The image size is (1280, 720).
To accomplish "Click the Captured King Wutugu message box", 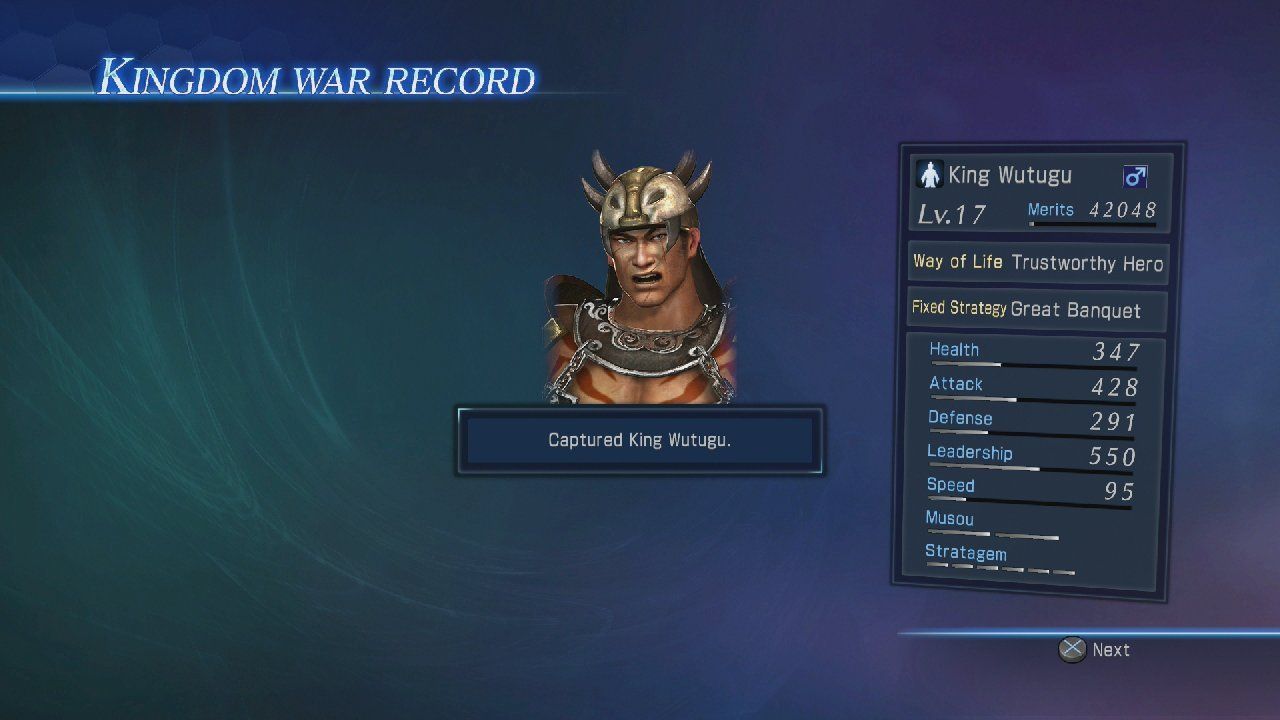I will 640,440.
